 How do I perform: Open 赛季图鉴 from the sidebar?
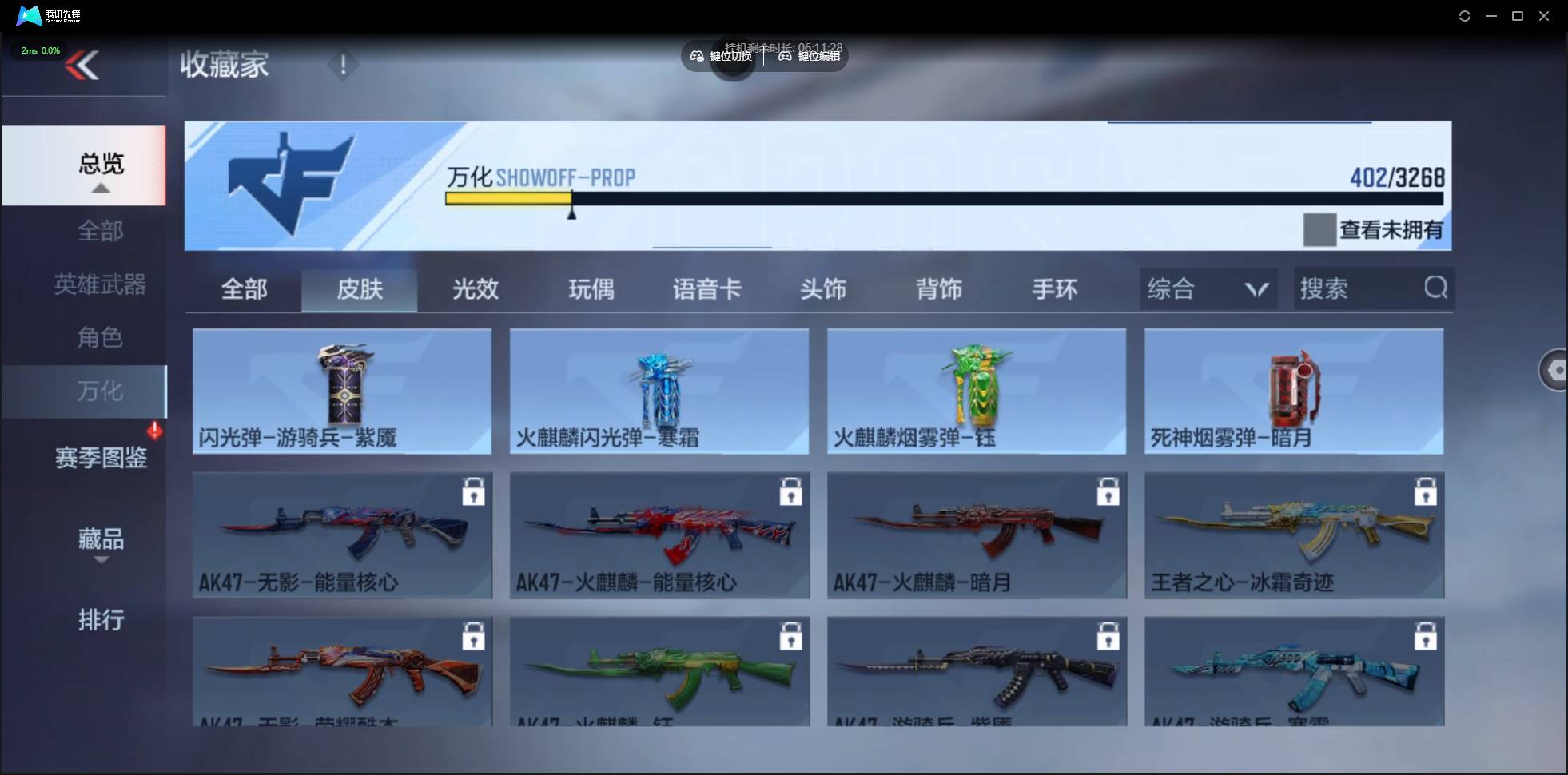click(101, 457)
